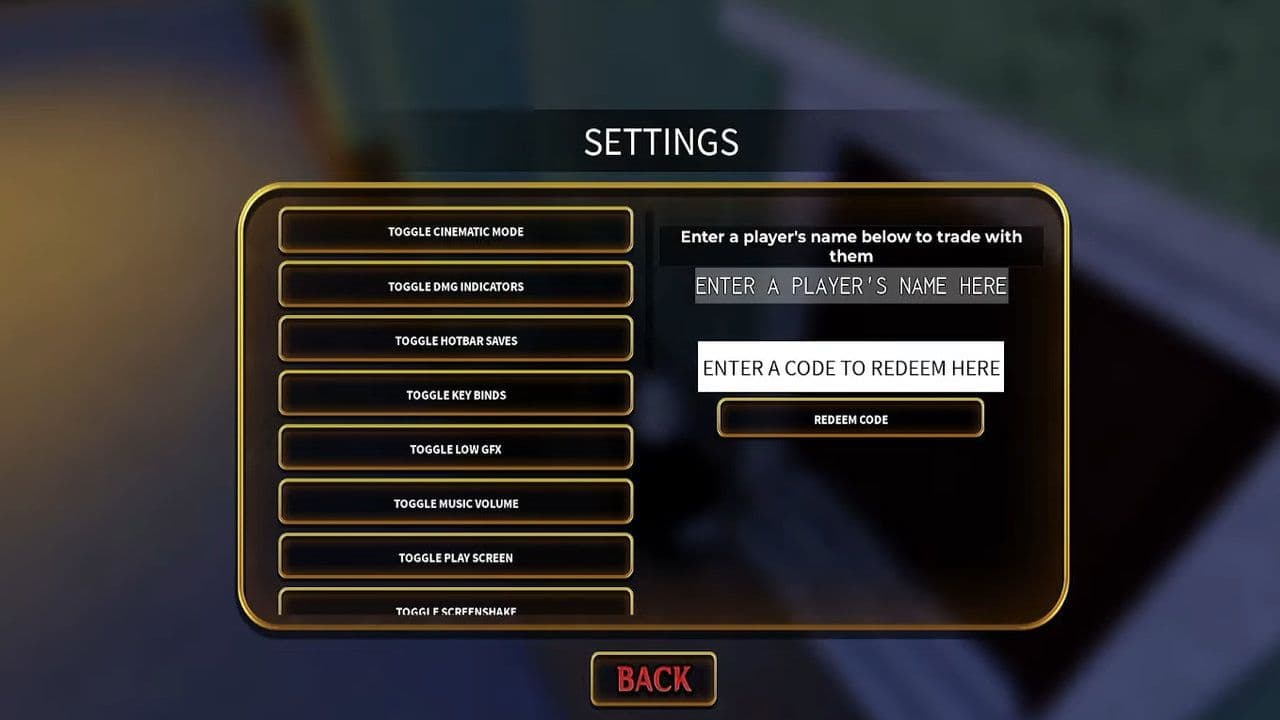Click the placeholder ENTER A CODE TO REDEEM HERE
1280x720 pixels.
point(850,368)
